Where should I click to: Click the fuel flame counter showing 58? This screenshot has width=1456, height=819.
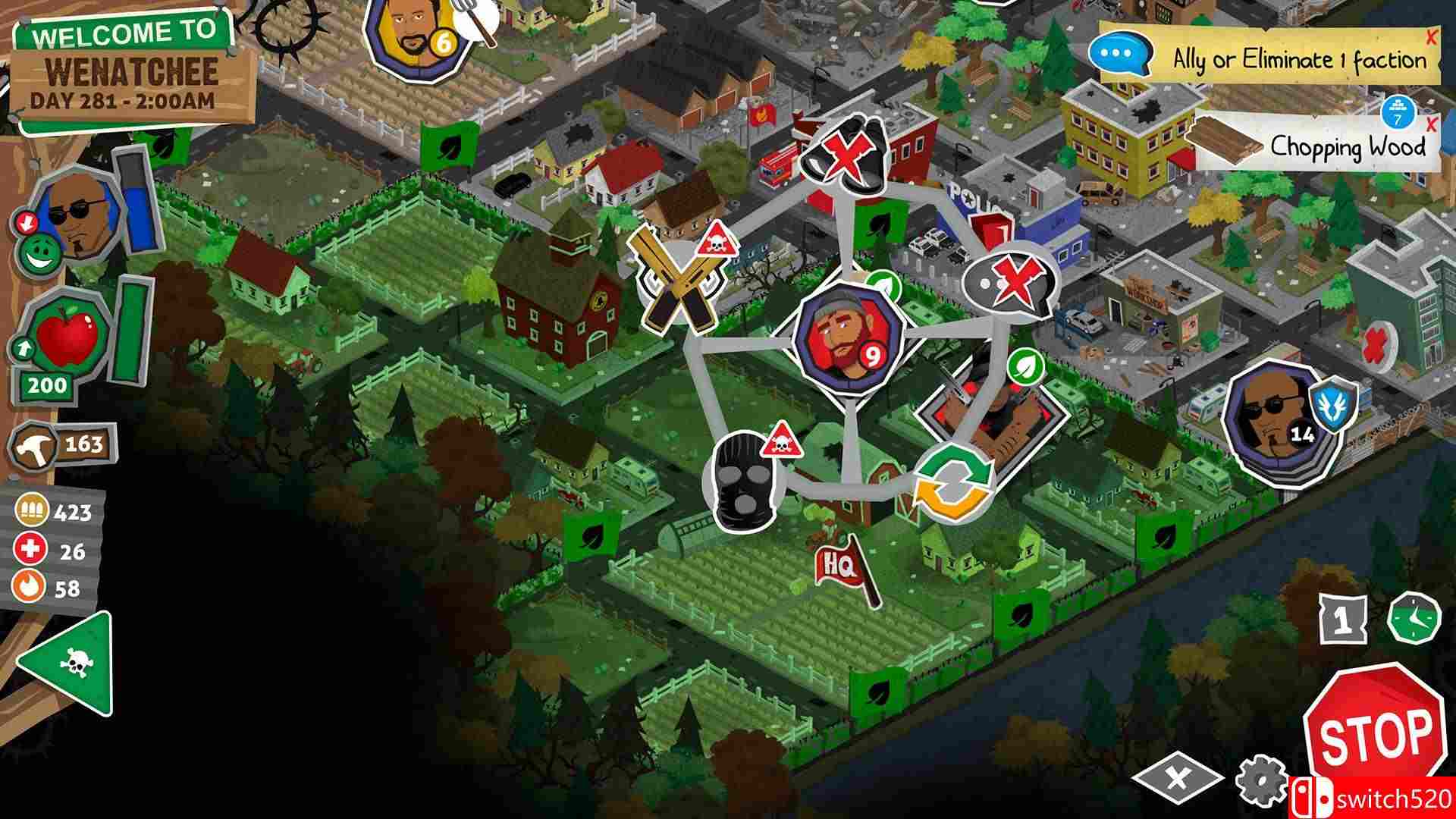click(x=30, y=585)
